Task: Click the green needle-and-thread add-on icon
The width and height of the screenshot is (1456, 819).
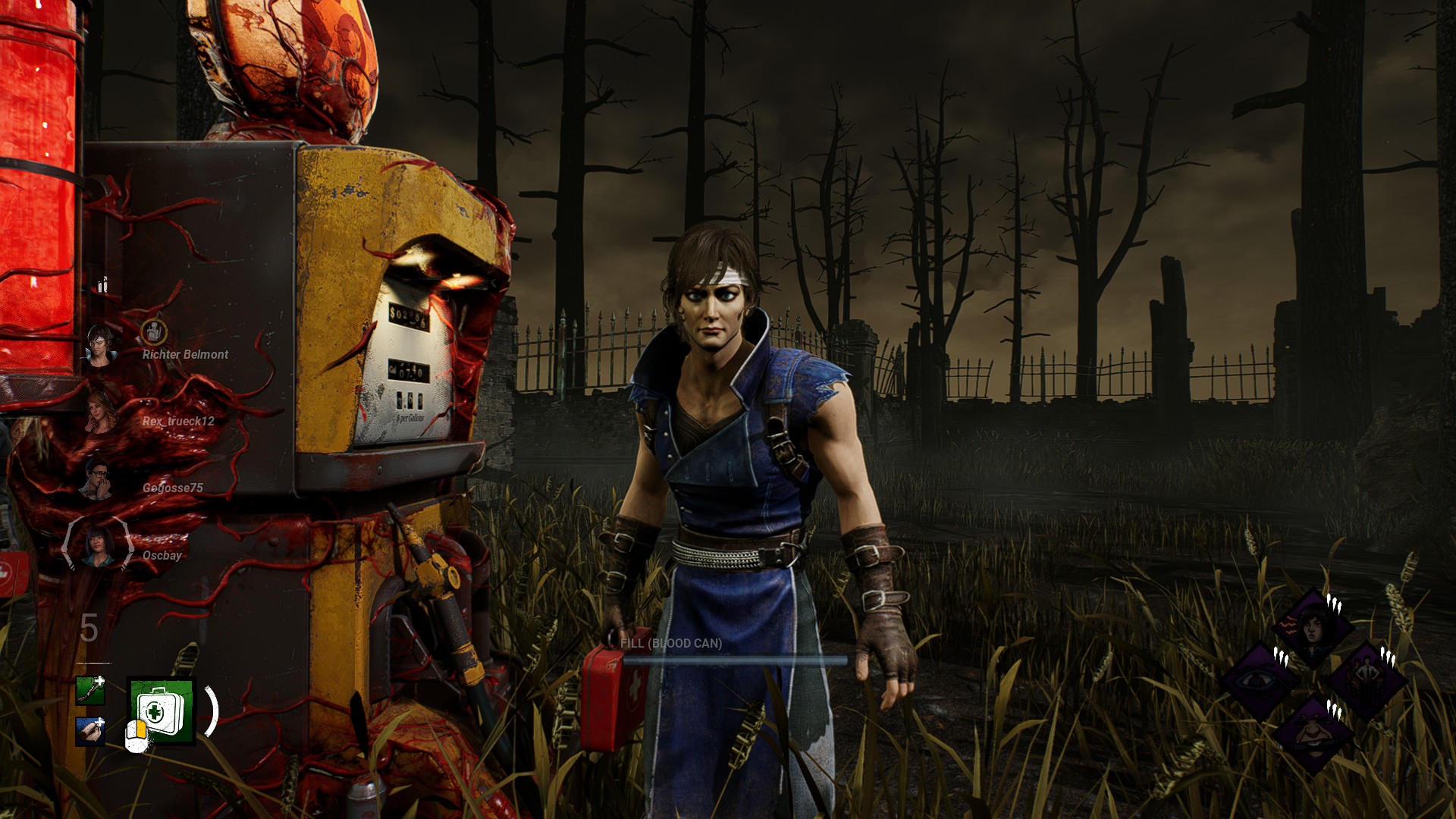Action: [90, 690]
